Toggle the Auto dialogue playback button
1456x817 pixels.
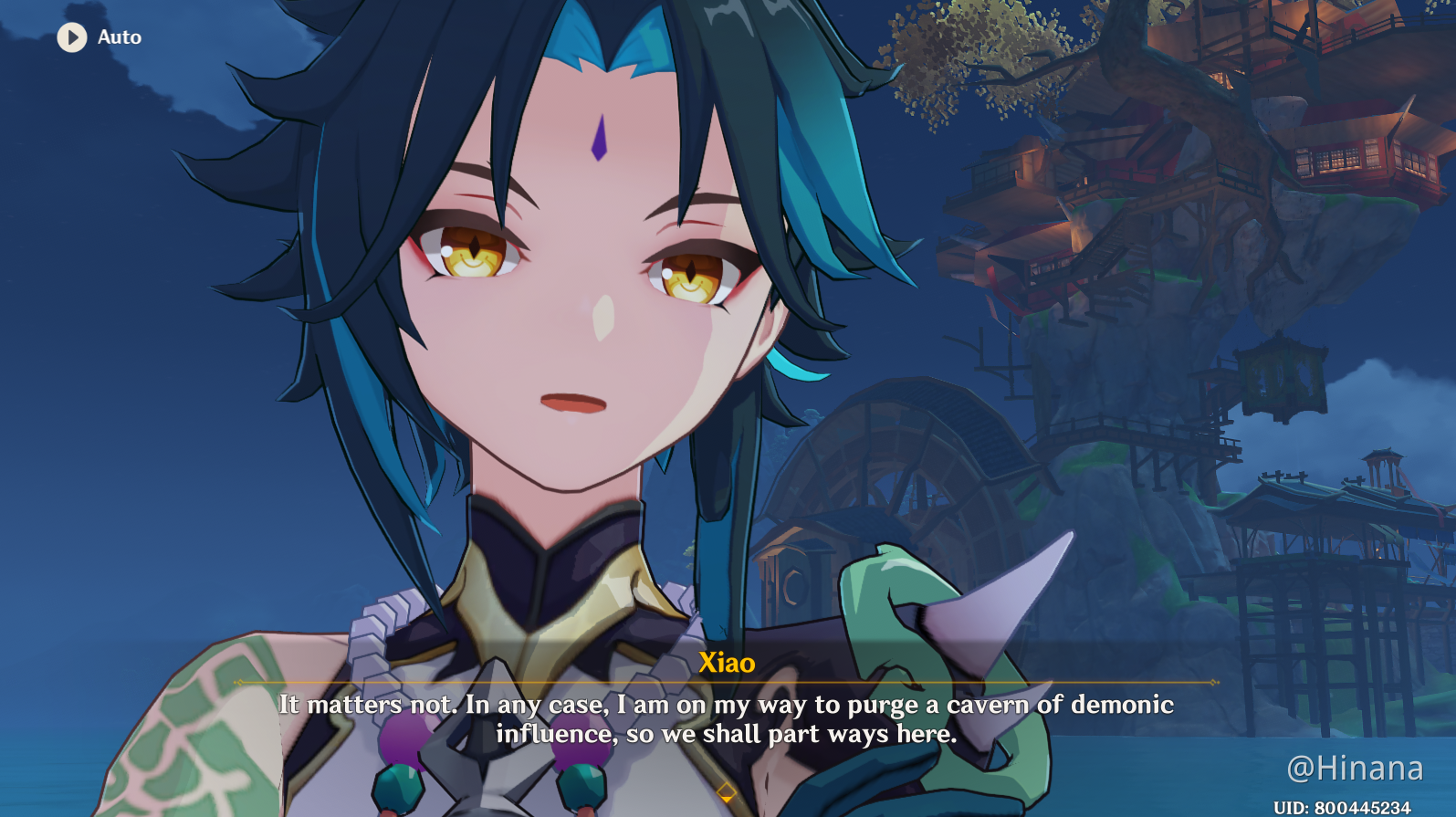tap(72, 37)
